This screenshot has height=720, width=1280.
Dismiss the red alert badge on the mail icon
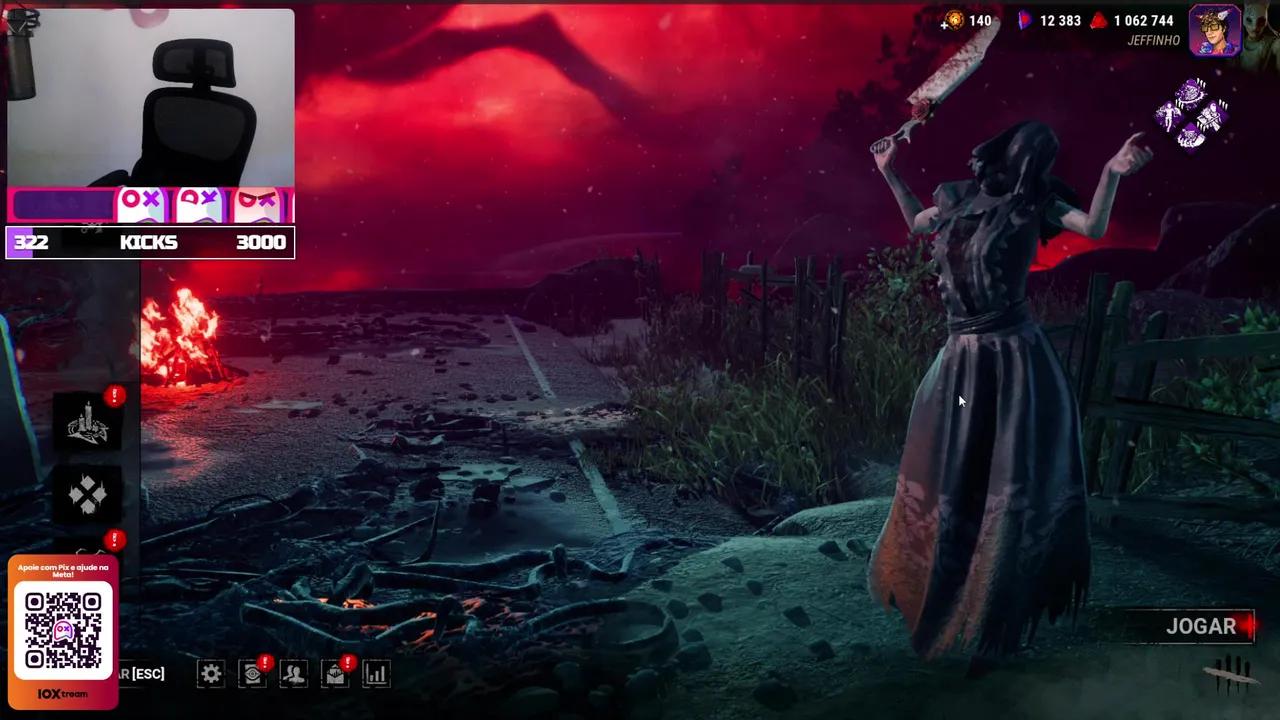[347, 661]
